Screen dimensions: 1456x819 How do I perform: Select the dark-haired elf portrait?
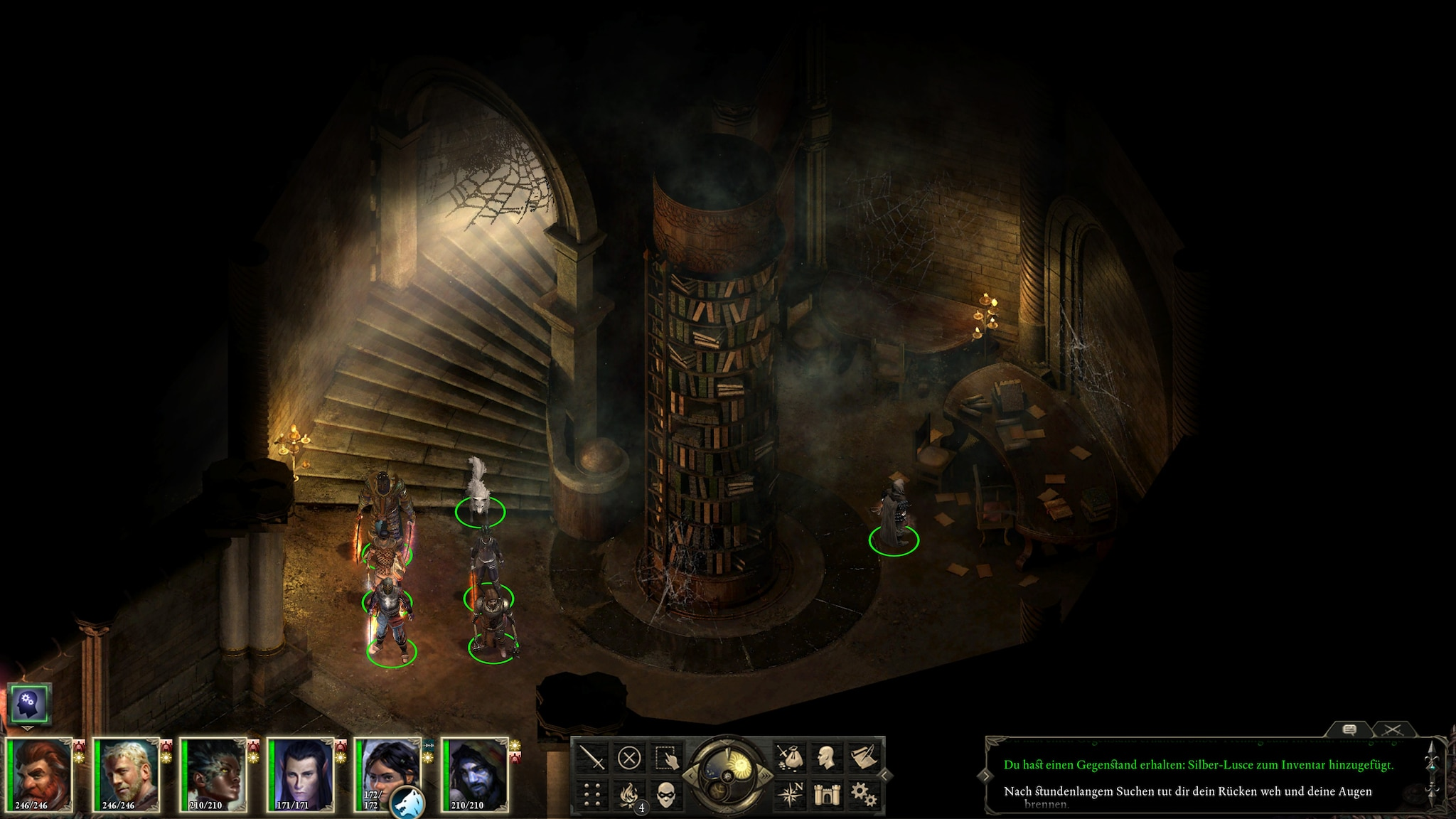click(303, 774)
